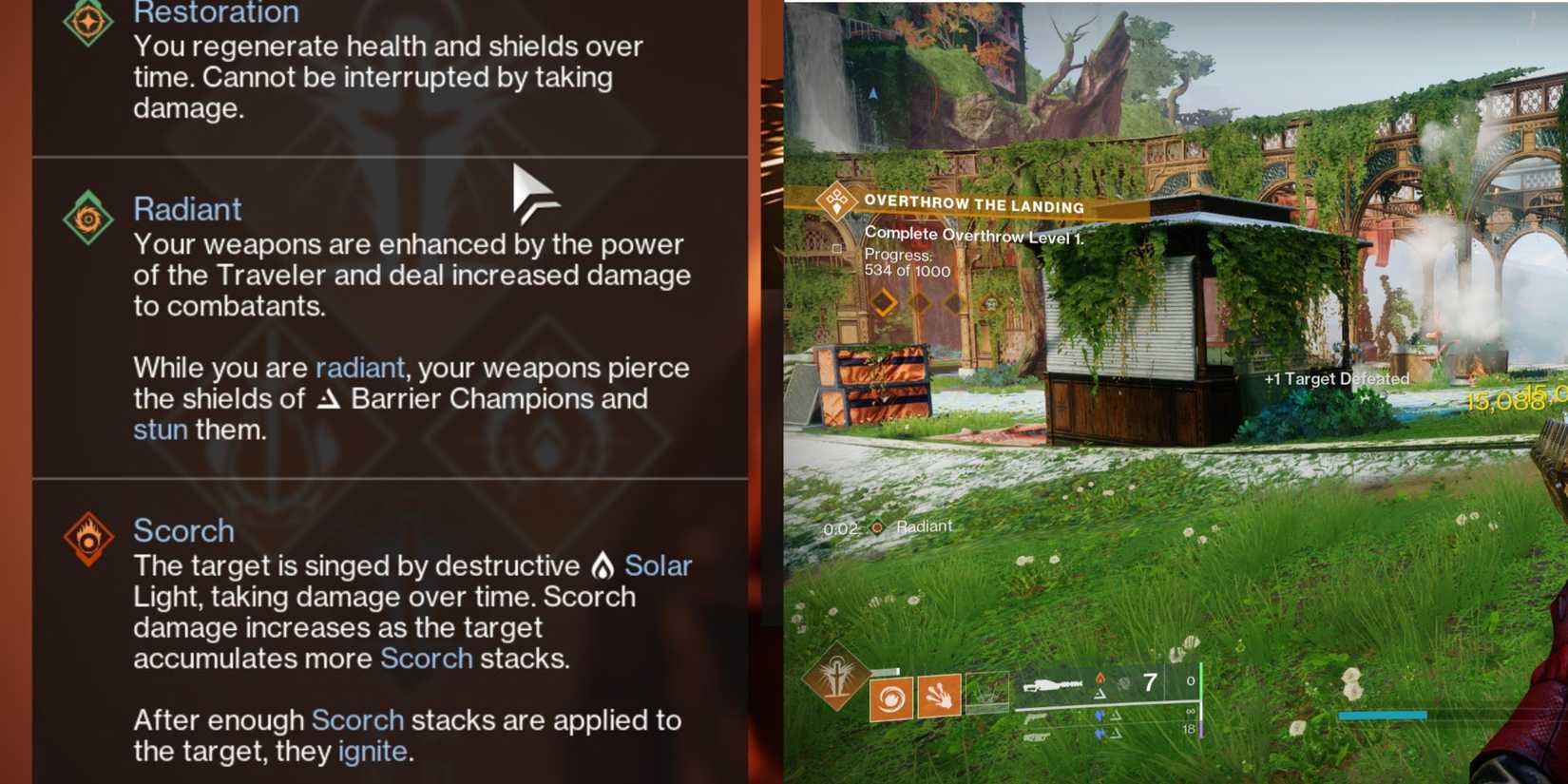This screenshot has width=1568, height=784.
Task: Toggle the Barrier Champion symbol near 'stun' text
Action: [x=328, y=400]
